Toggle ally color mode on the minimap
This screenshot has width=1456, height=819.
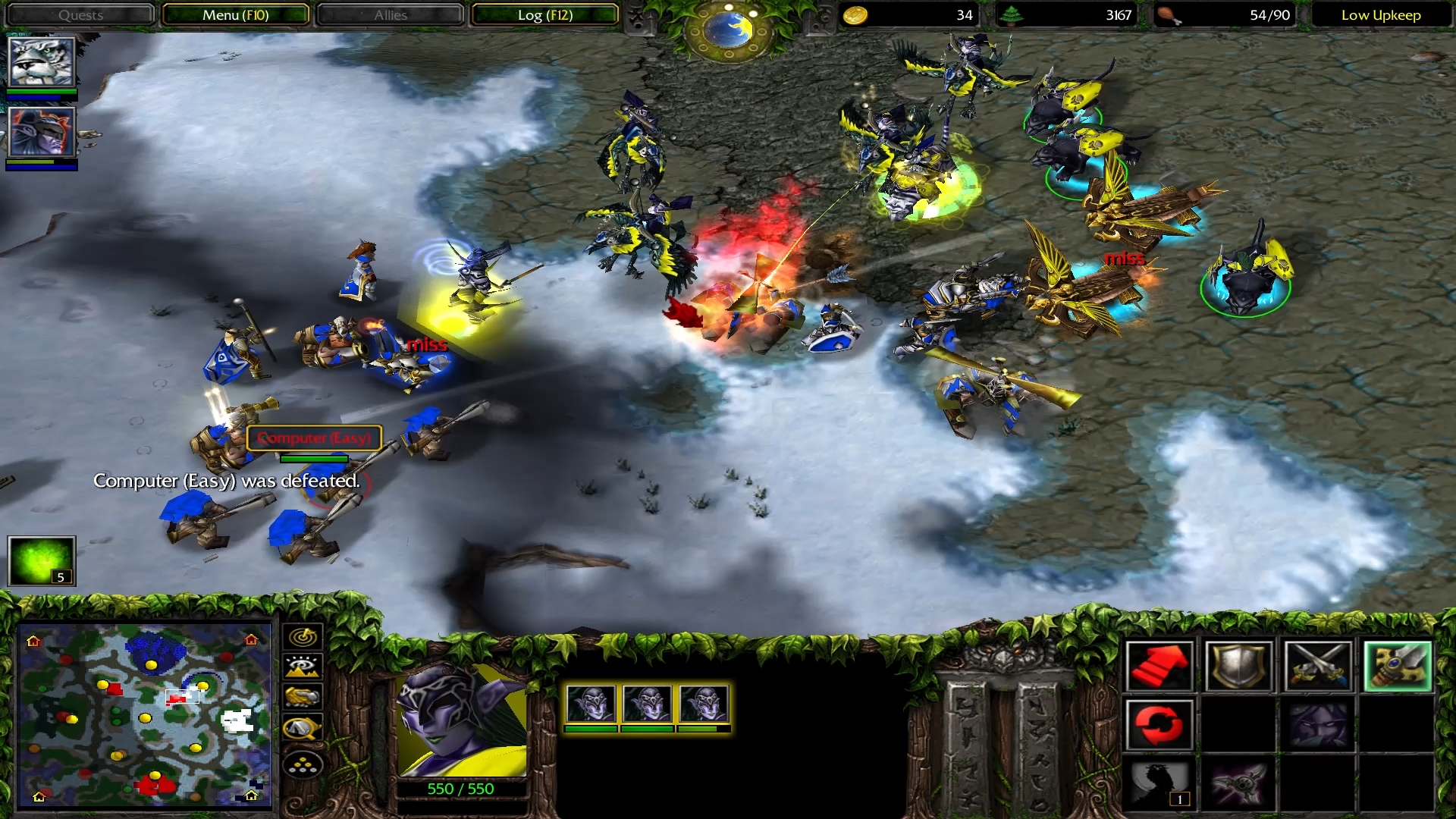coord(303,698)
